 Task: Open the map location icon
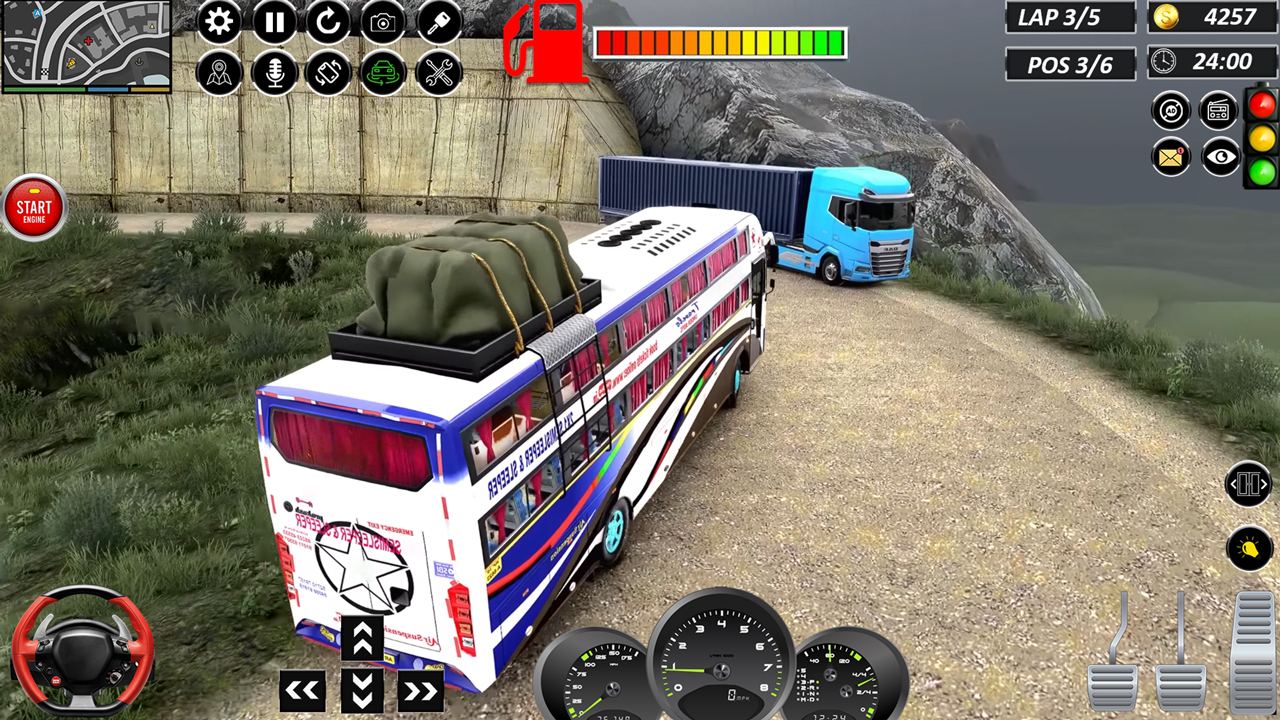pos(220,73)
